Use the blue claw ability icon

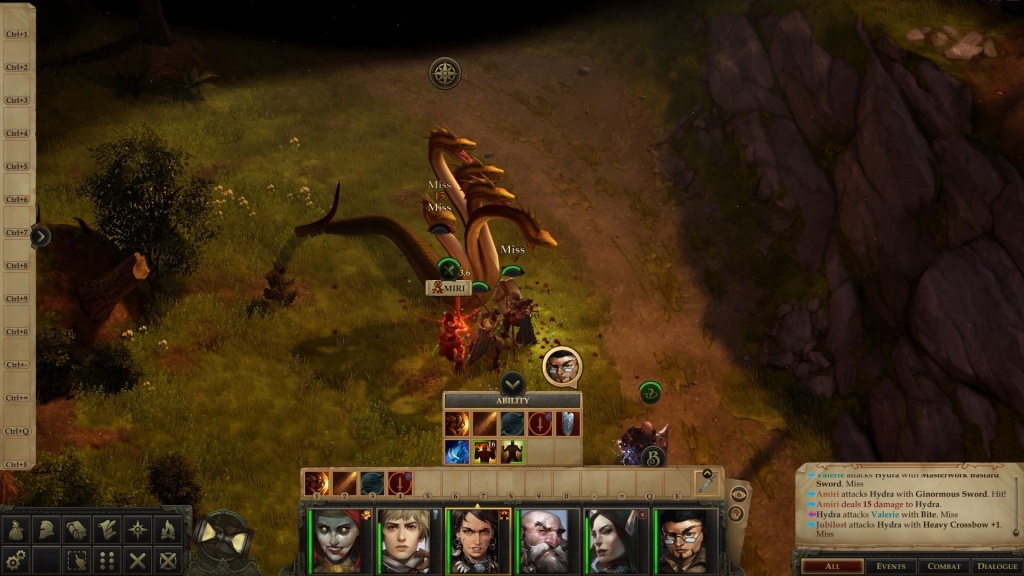(x=458, y=451)
